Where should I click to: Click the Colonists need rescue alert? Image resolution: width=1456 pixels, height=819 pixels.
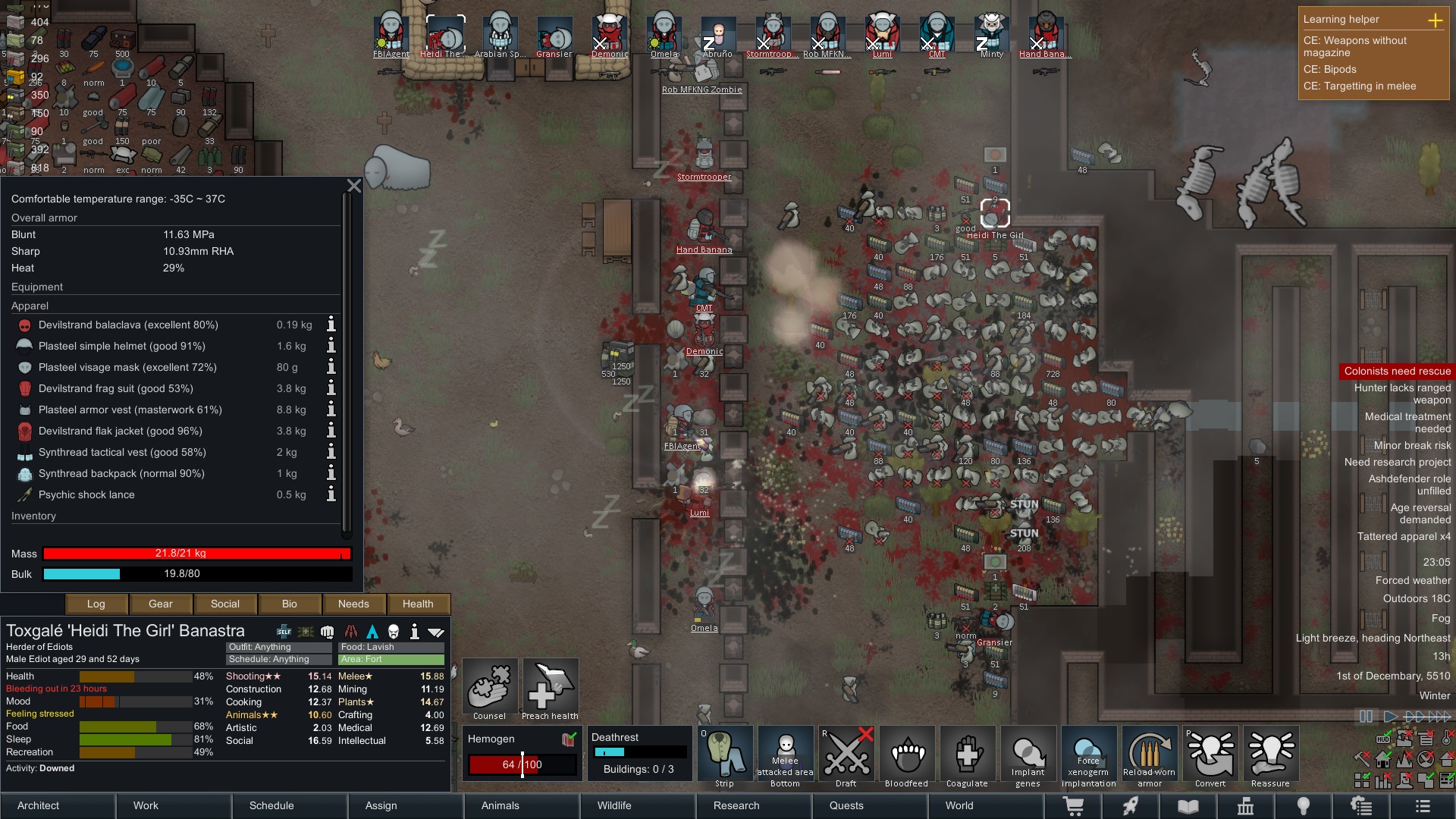tap(1398, 371)
